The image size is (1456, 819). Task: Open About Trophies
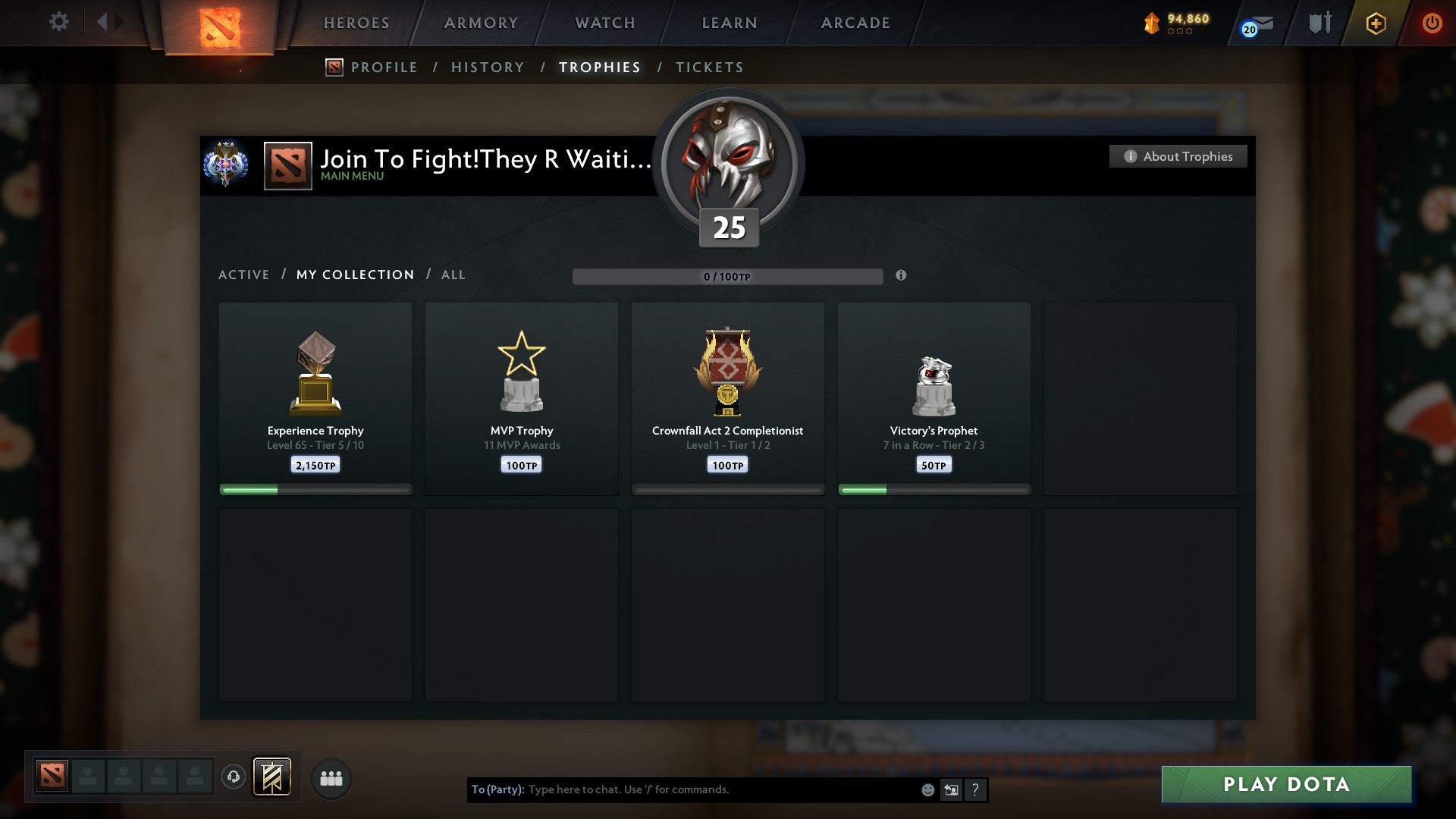pos(1177,156)
